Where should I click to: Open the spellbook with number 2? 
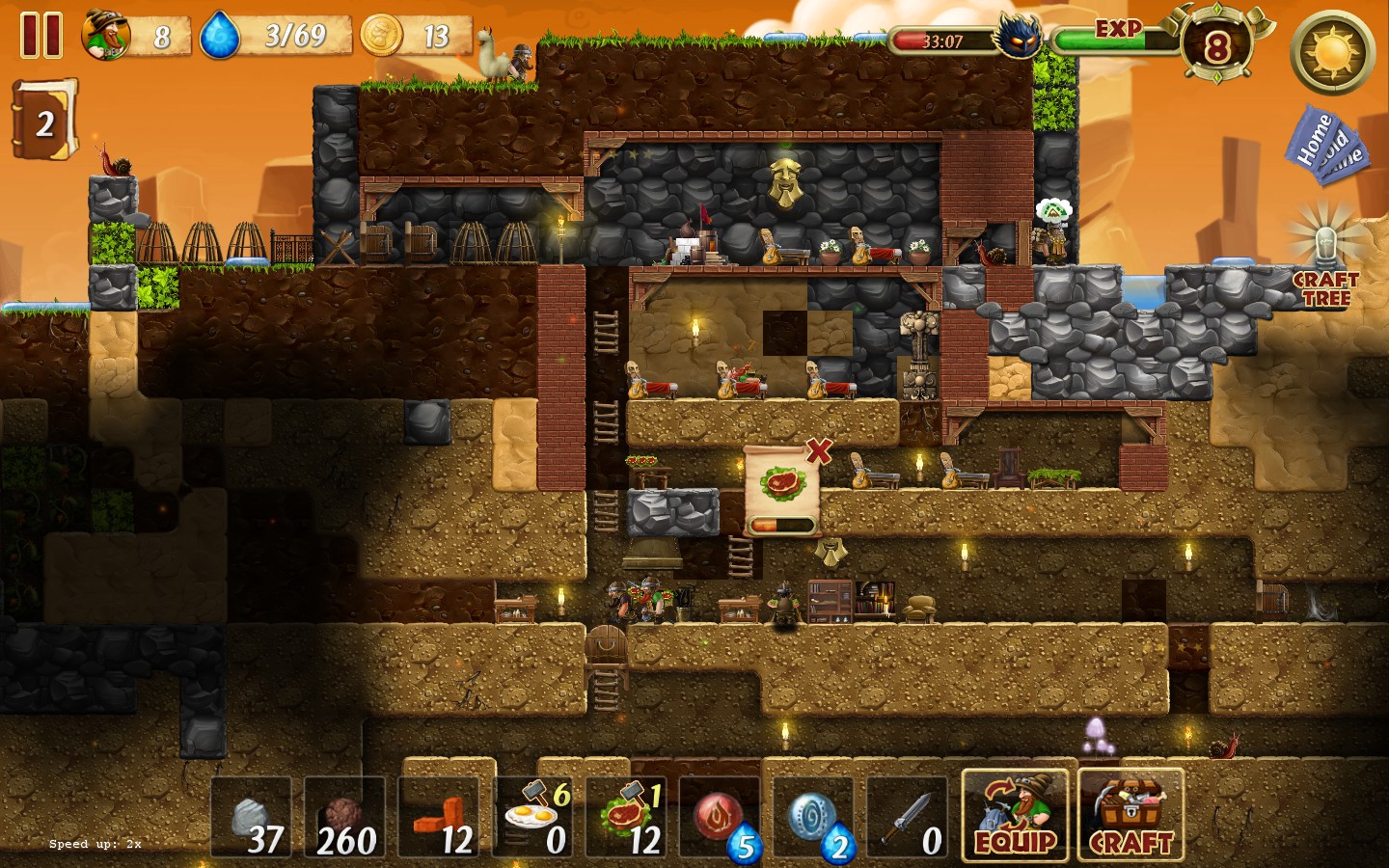pyautogui.click(x=43, y=121)
